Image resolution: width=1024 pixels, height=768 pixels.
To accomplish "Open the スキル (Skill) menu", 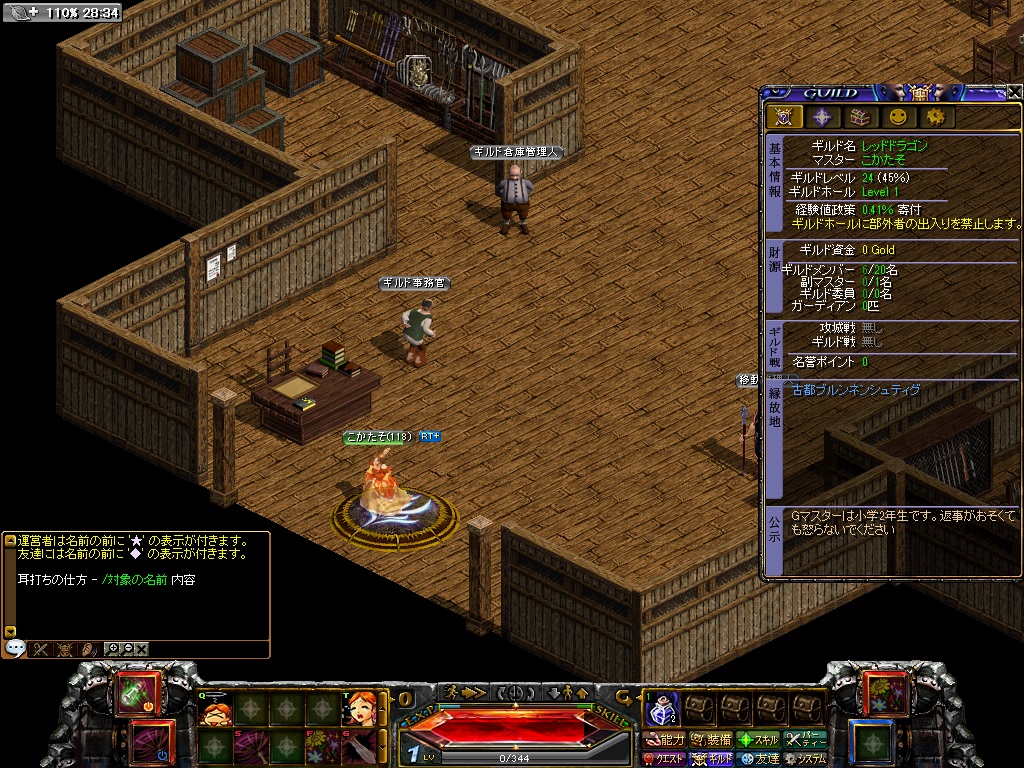I will [x=759, y=740].
